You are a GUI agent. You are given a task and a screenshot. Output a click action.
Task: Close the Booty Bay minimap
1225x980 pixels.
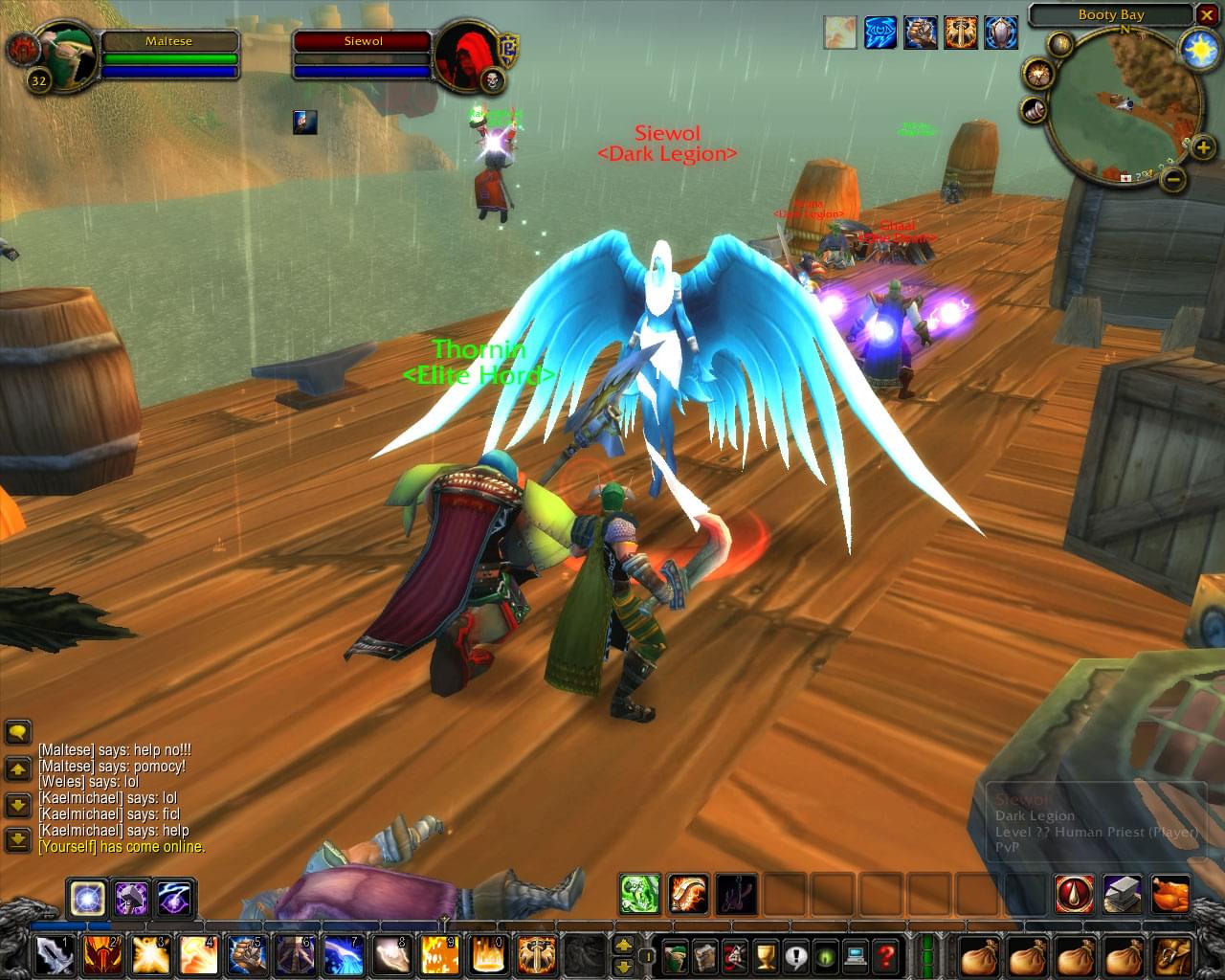(x=1207, y=15)
